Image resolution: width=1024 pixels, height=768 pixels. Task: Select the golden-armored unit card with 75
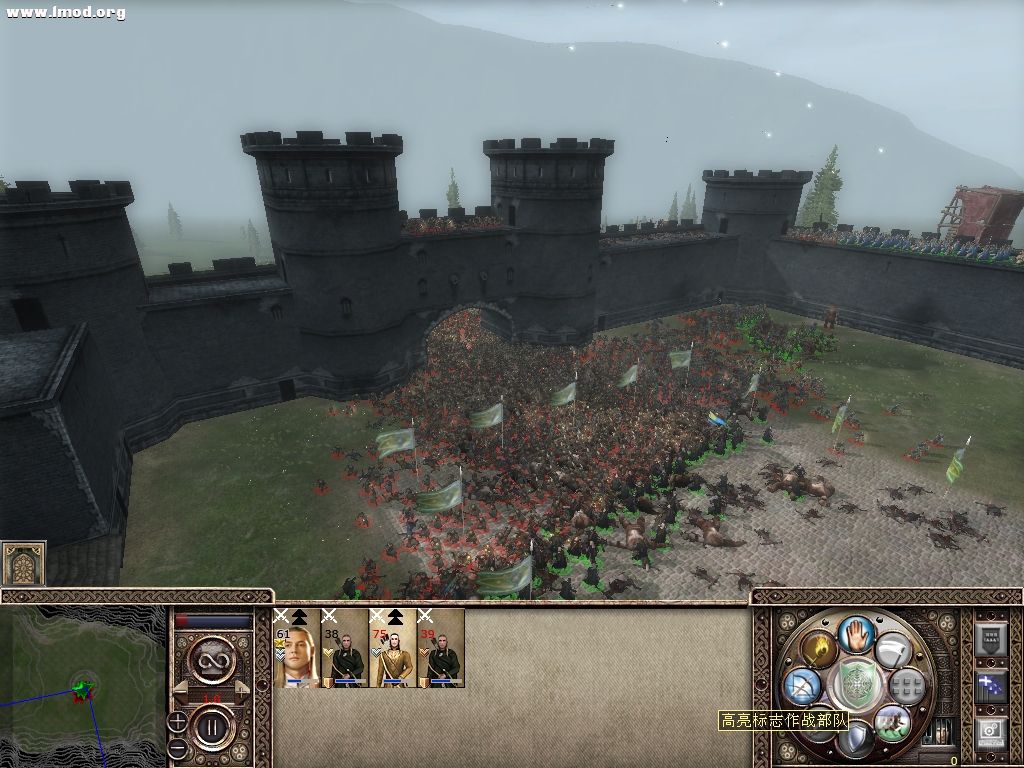(x=393, y=648)
